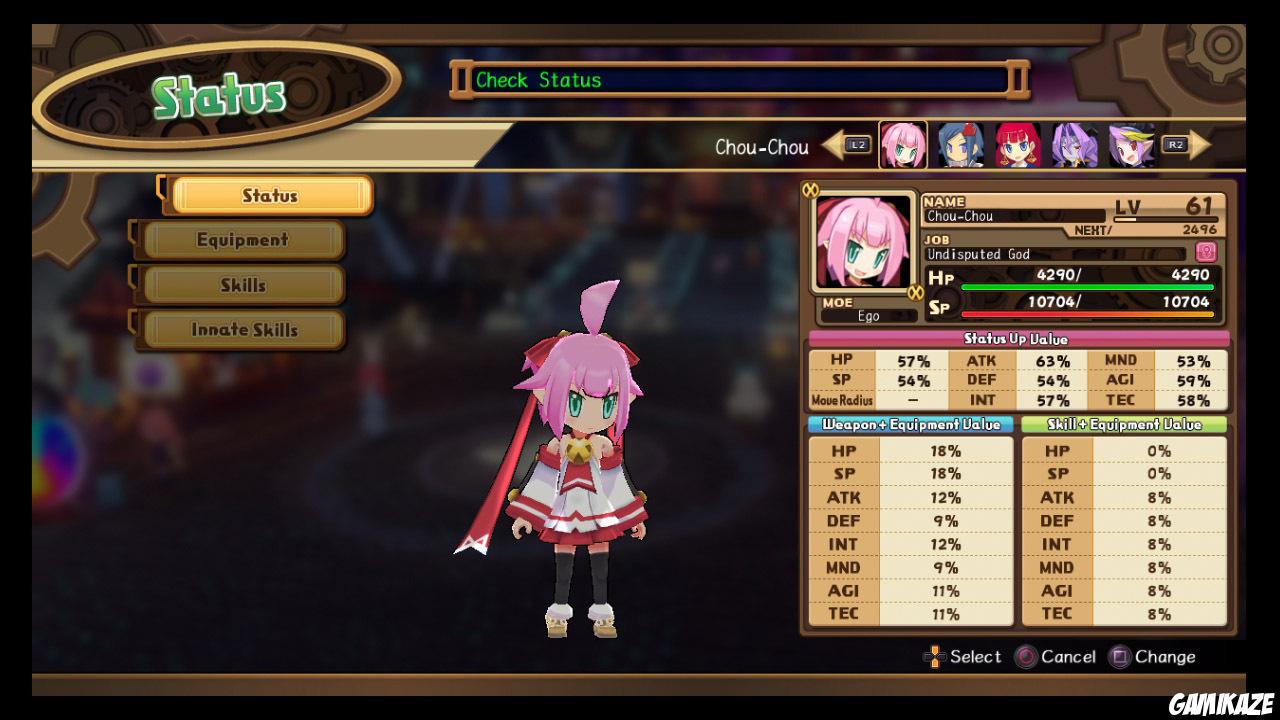Click the L2 previous character arrow
The width and height of the screenshot is (1280, 720).
coord(853,145)
